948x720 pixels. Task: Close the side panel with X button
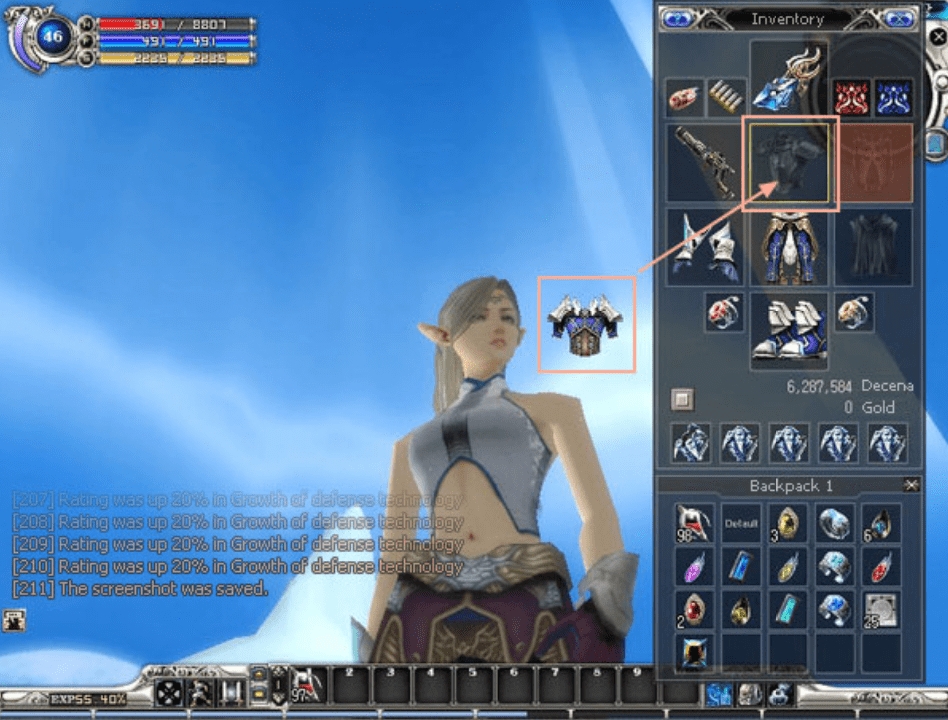(x=939, y=36)
